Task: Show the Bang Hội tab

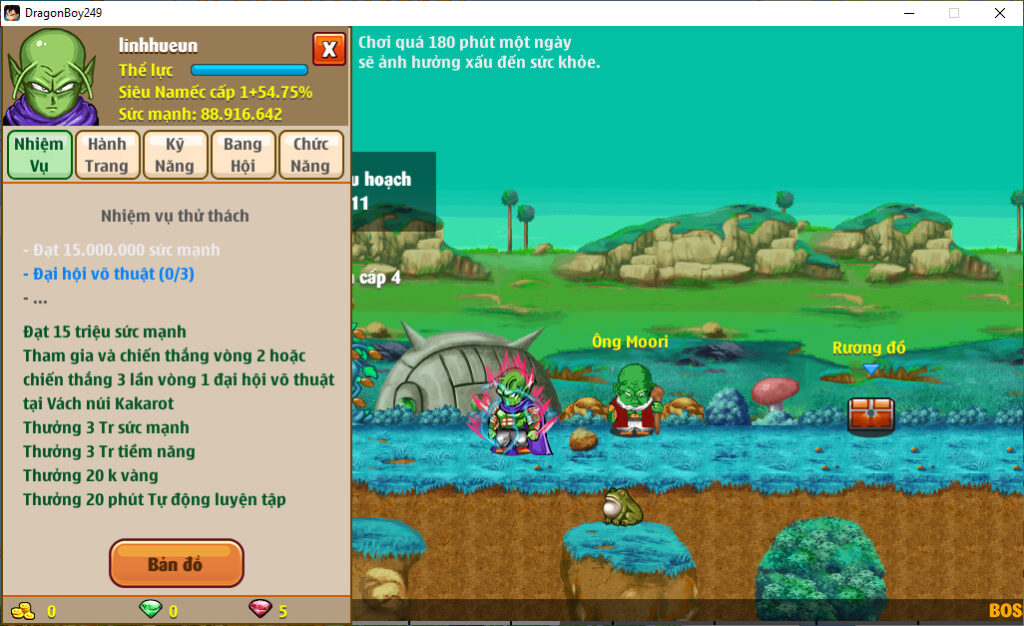Action: tap(243, 155)
